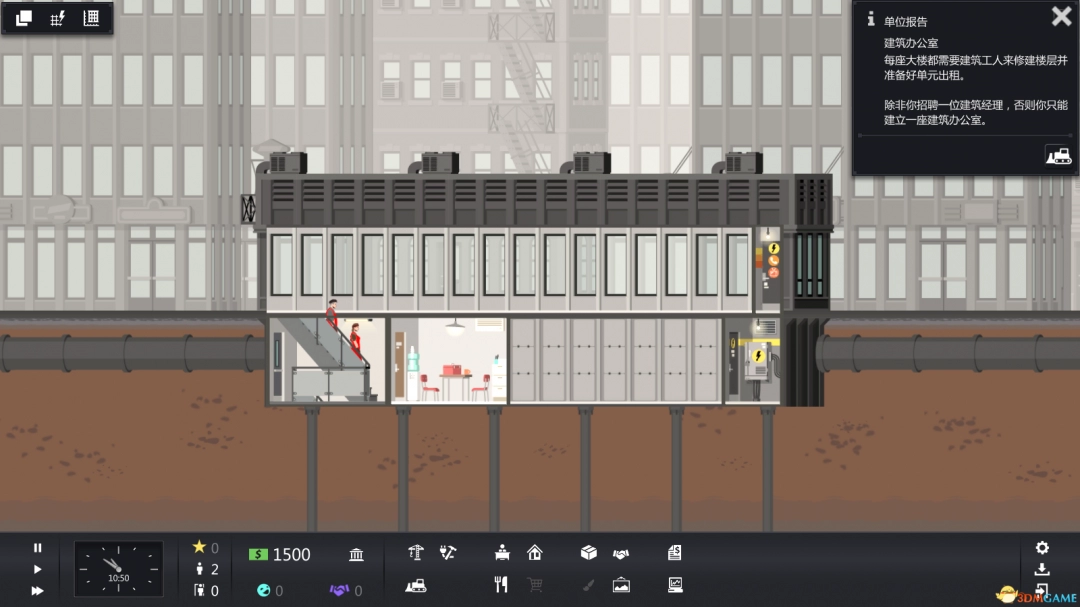Open the handshake contracts icon in the toolbar
This screenshot has height=607, width=1080.
(x=621, y=553)
